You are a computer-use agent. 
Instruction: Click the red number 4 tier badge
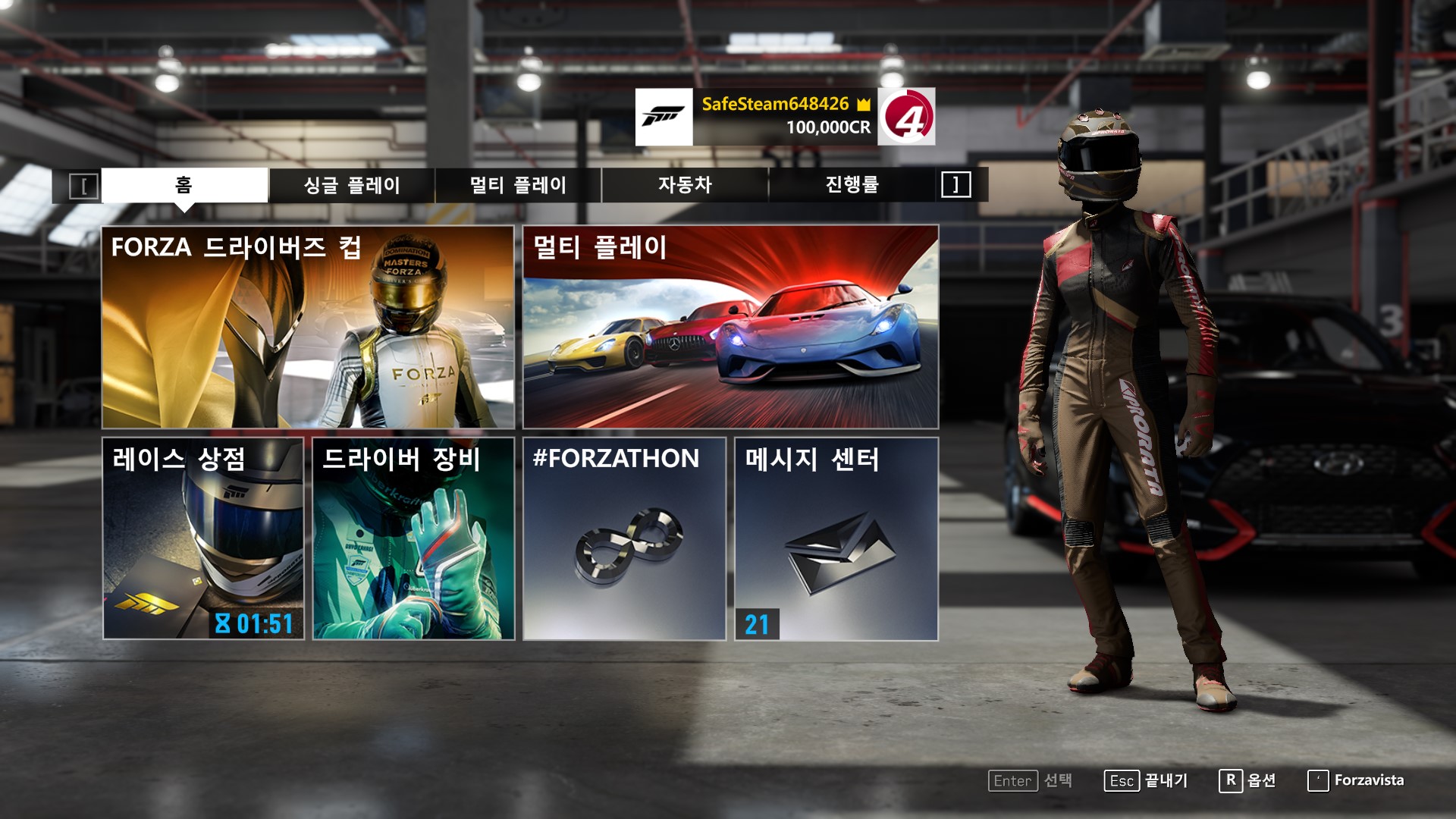pos(906,117)
